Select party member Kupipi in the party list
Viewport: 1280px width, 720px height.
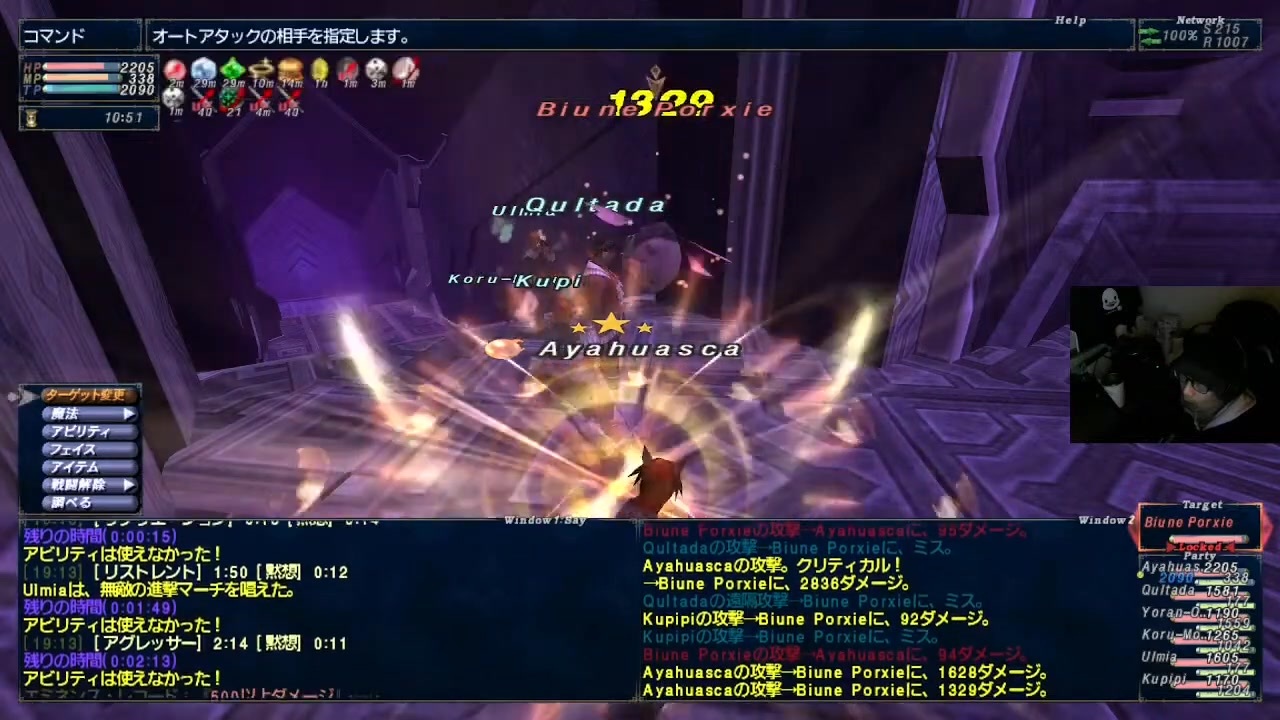coord(1164,678)
